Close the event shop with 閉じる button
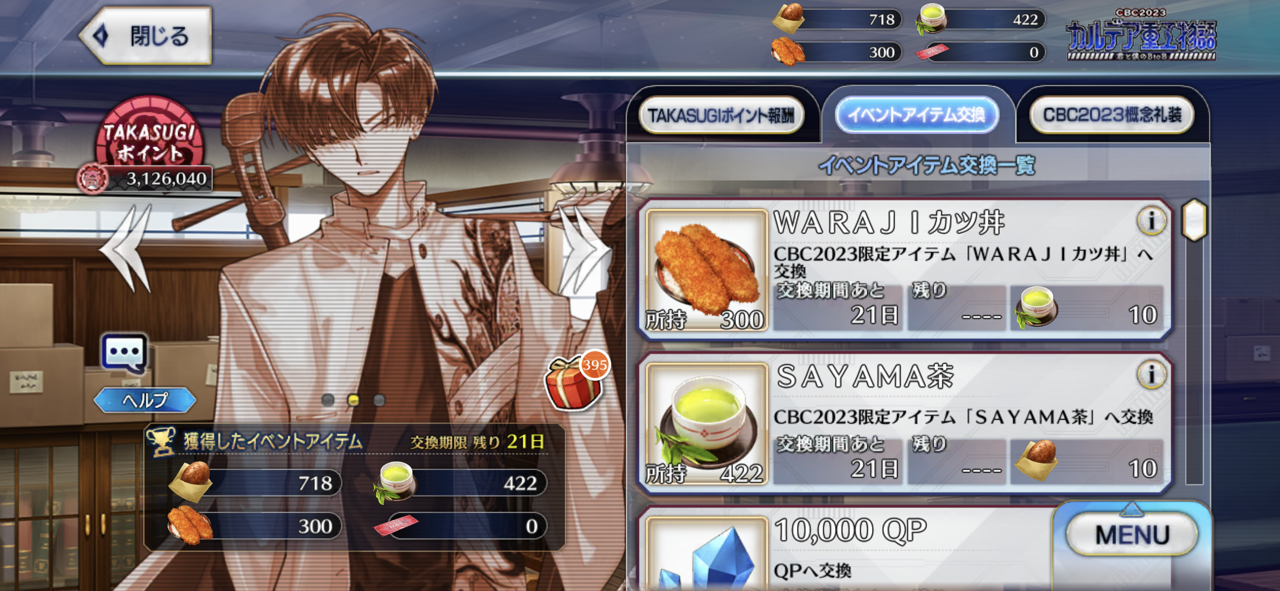The width and height of the screenshot is (1280, 591). pos(146,37)
